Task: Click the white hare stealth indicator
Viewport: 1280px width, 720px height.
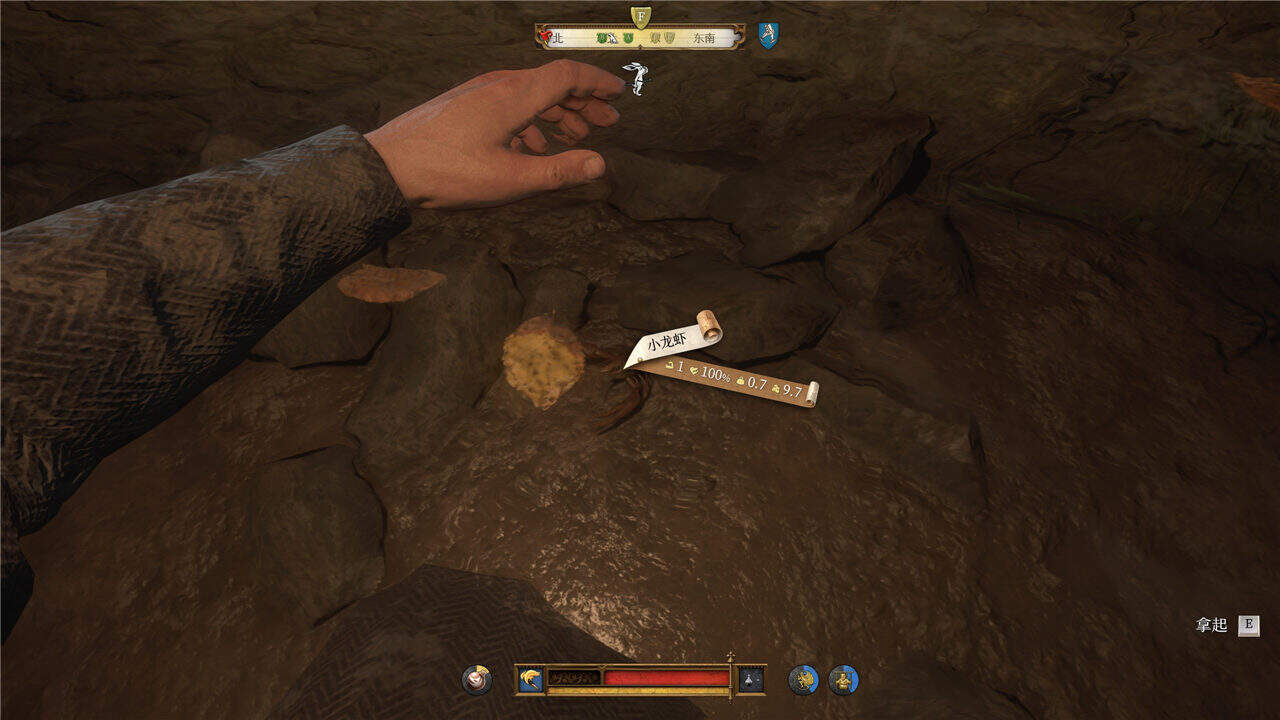Action: point(634,77)
